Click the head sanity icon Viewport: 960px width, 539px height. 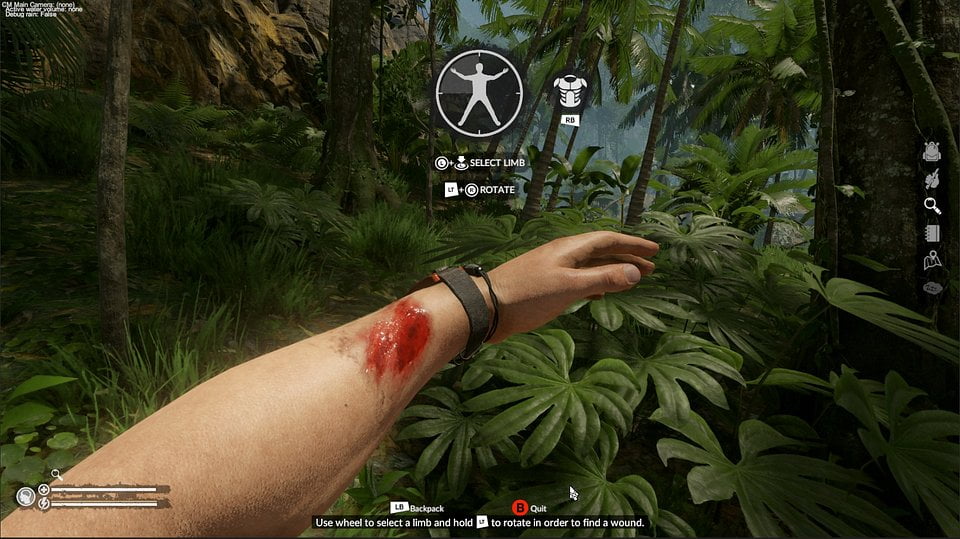(x=26, y=496)
